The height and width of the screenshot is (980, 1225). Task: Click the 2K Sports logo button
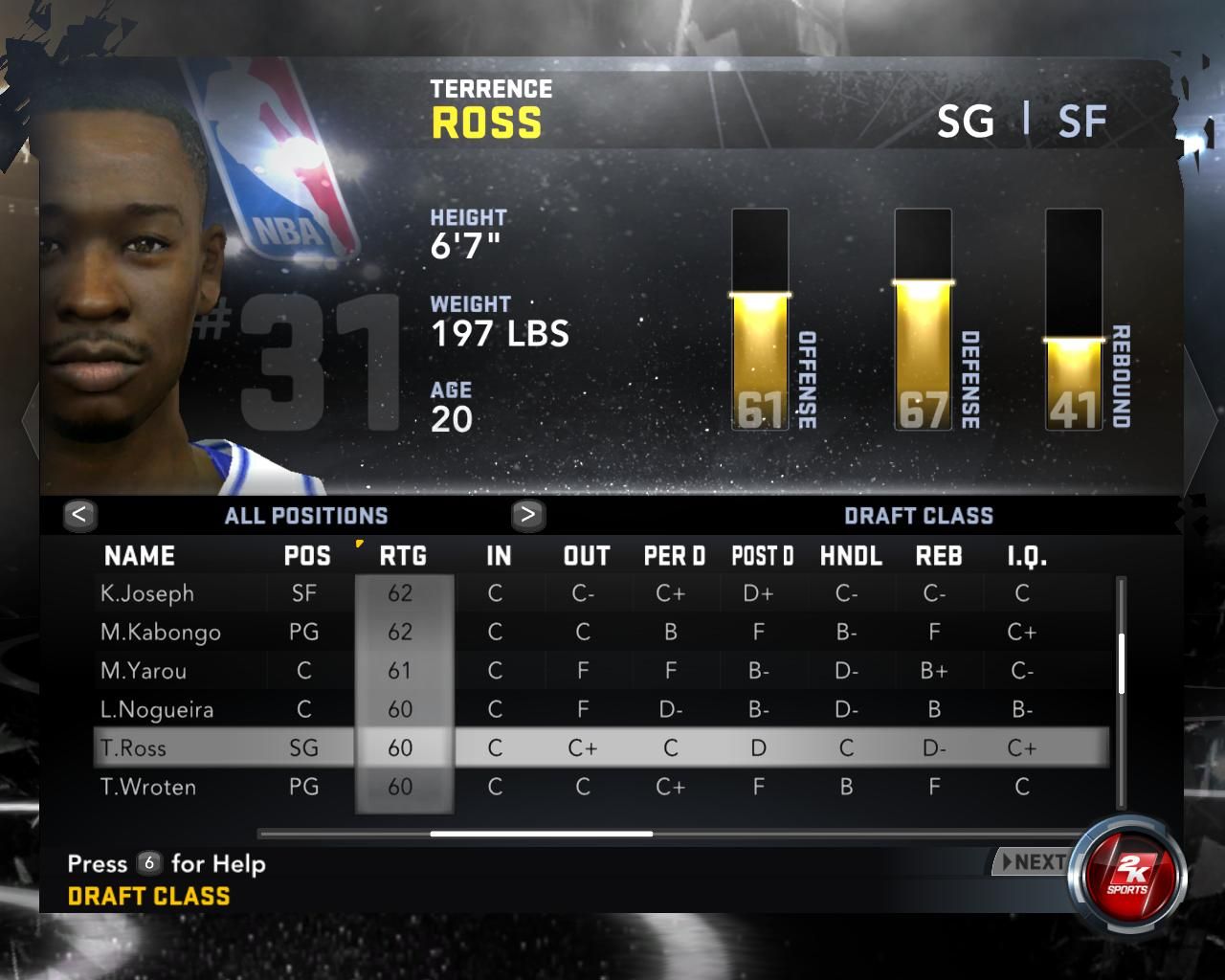coord(1128,874)
